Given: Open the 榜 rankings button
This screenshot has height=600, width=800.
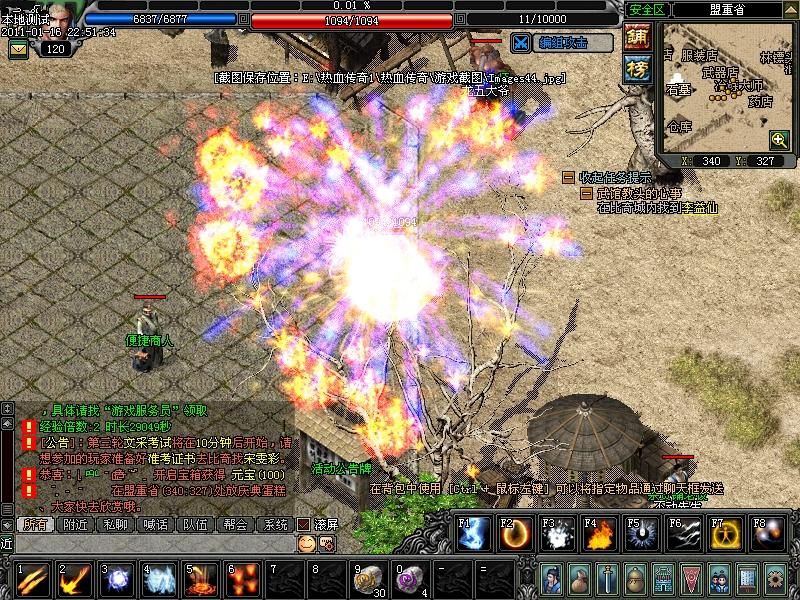Looking at the screenshot, I should (637, 68).
